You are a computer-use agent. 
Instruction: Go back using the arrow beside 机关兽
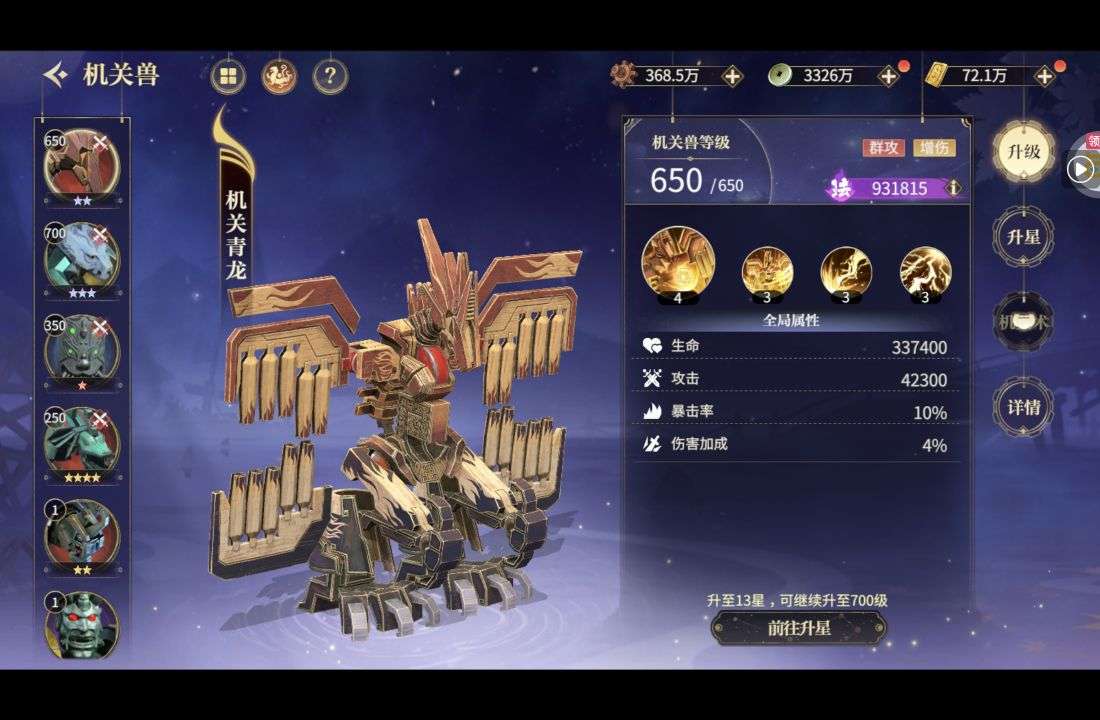click(x=57, y=74)
